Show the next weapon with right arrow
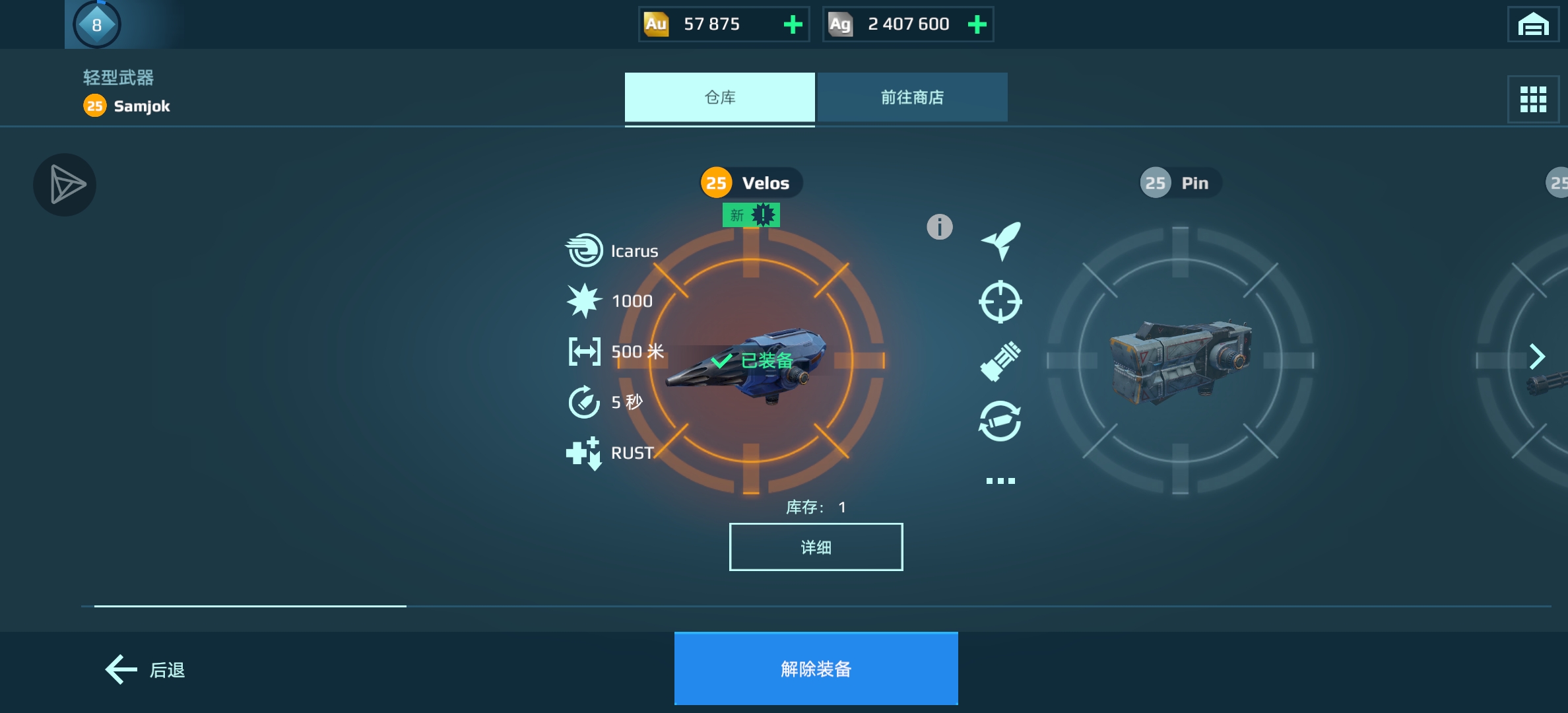Screen dimensions: 1568x713 [x=1537, y=356]
